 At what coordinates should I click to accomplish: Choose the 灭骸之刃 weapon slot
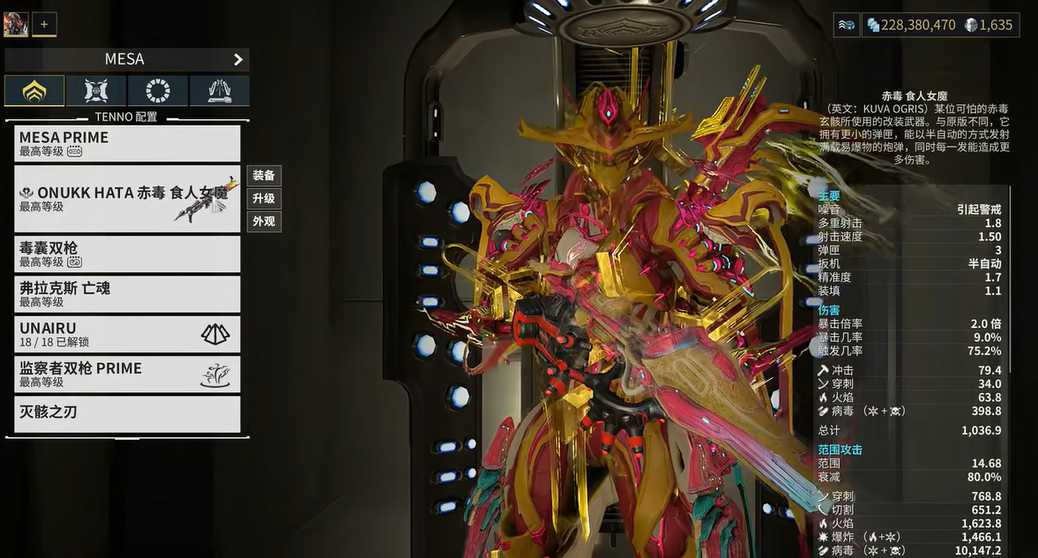pyautogui.click(x=127, y=414)
